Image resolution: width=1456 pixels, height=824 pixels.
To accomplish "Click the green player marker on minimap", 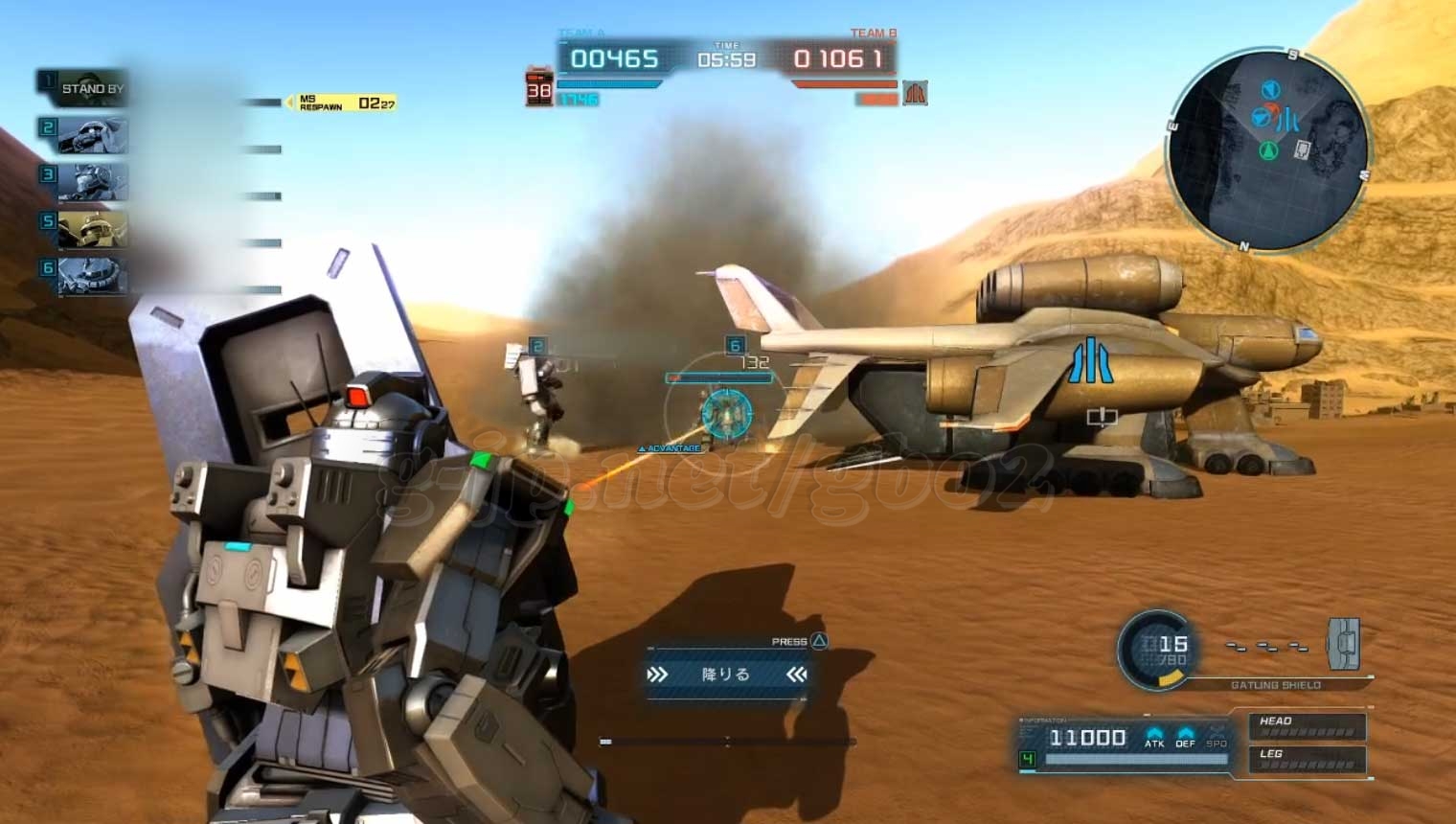I will click(1269, 149).
